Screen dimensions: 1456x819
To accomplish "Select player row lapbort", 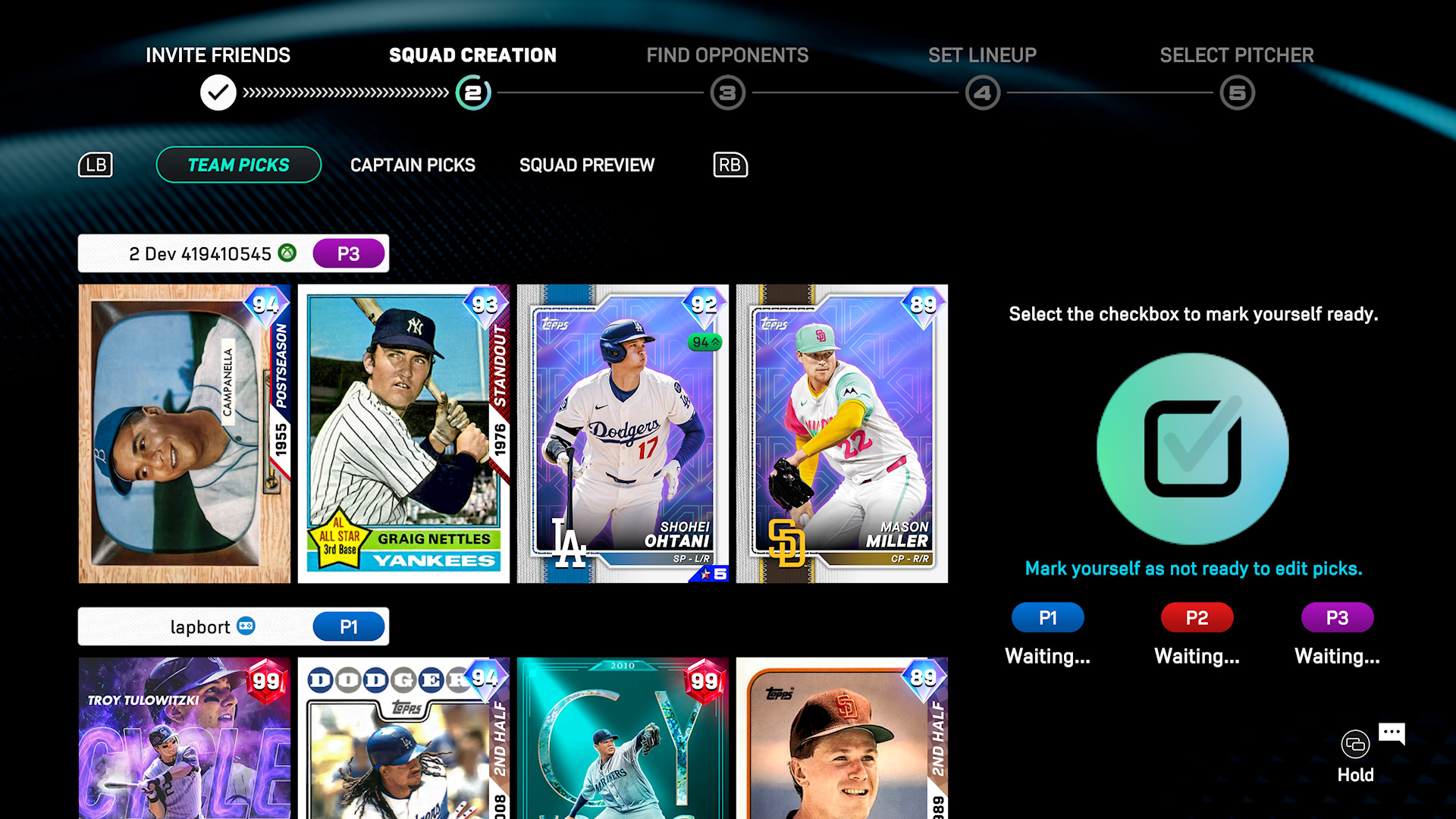I will [x=233, y=626].
